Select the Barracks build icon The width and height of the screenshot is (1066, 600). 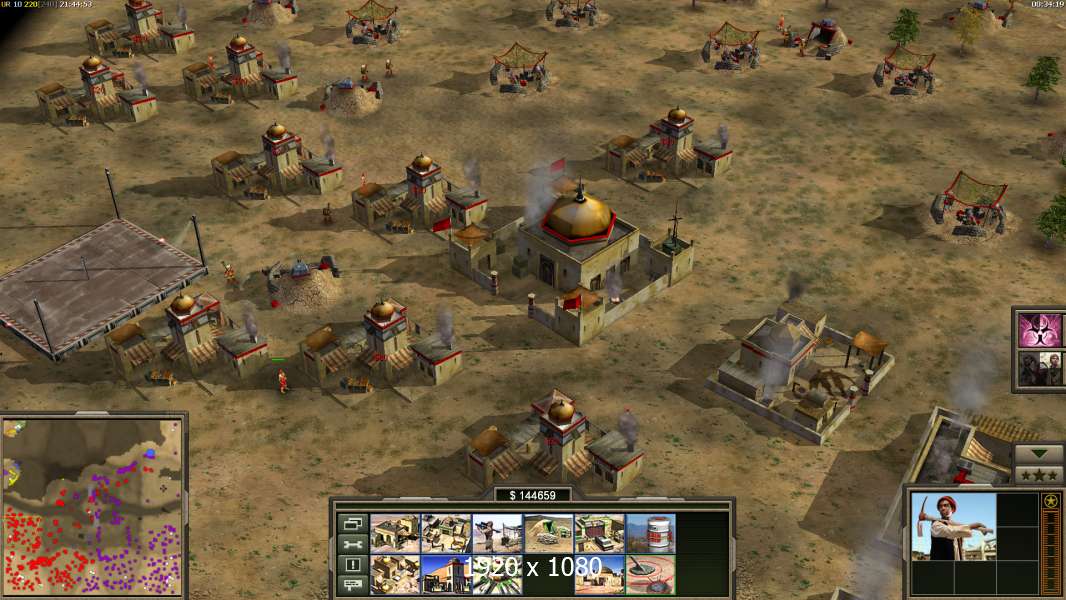395,533
